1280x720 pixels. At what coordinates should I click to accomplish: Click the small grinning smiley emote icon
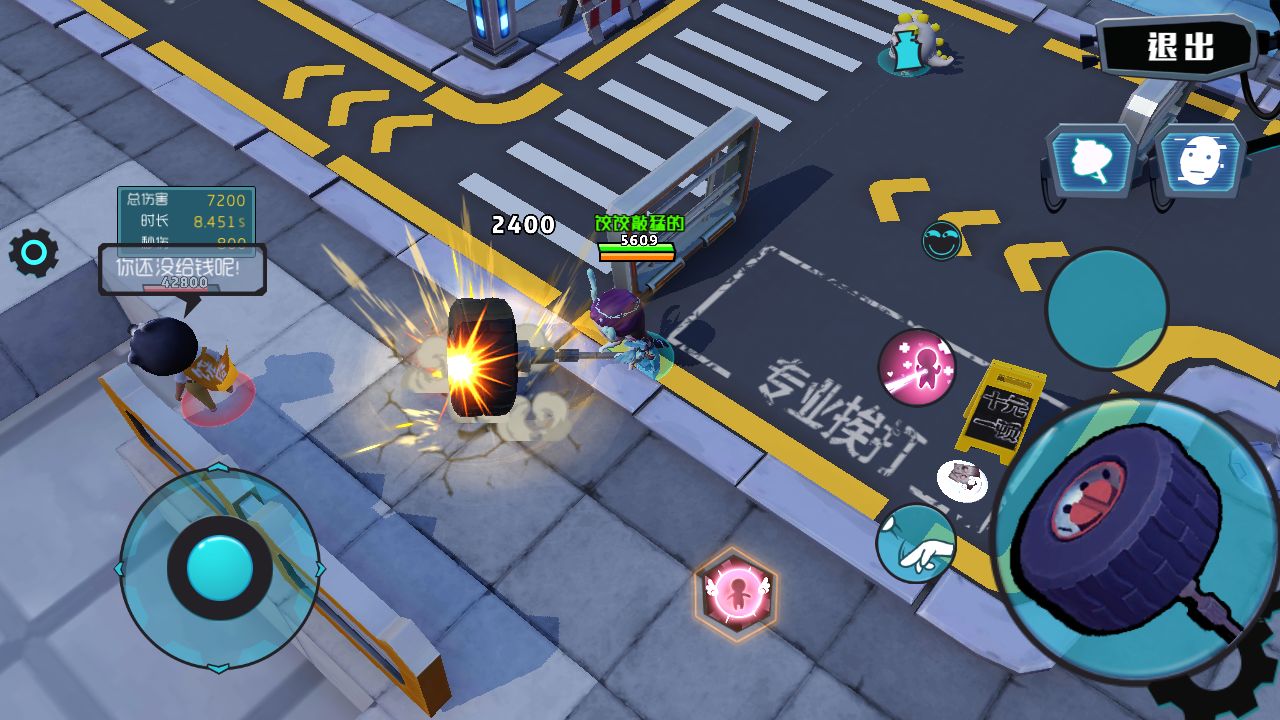pyautogui.click(x=941, y=240)
